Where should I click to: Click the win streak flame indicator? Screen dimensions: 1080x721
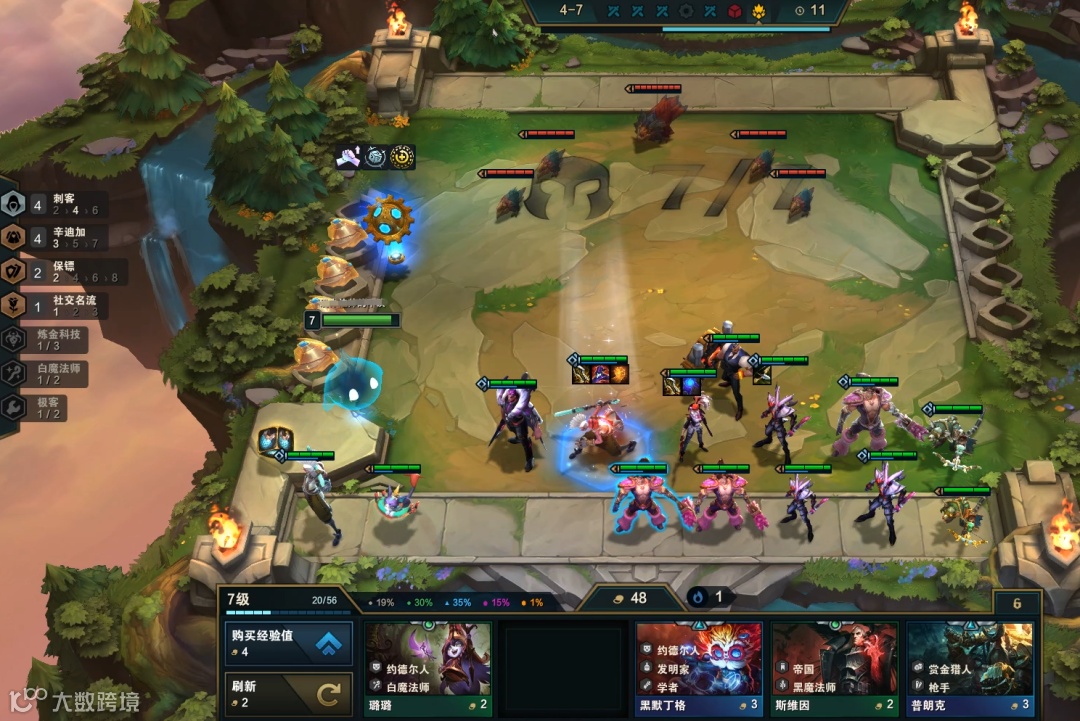(x=708, y=597)
